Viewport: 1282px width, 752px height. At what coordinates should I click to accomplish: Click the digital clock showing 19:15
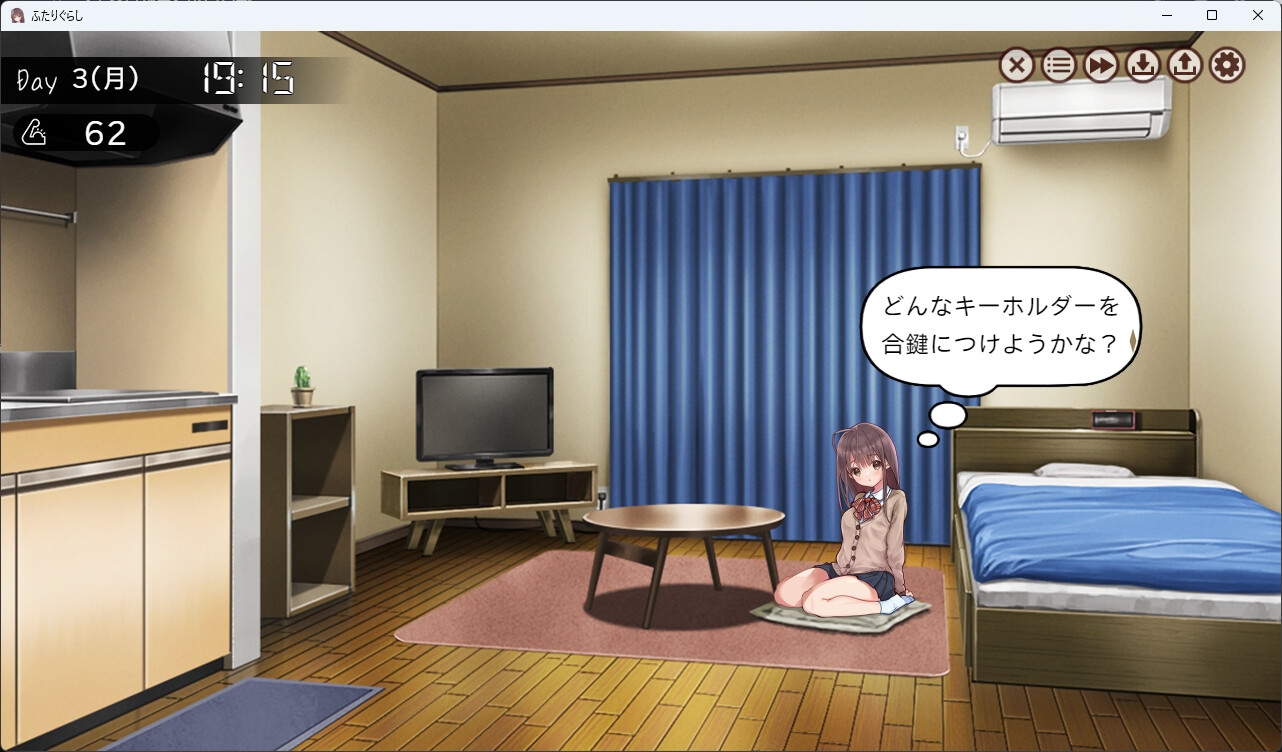[248, 79]
